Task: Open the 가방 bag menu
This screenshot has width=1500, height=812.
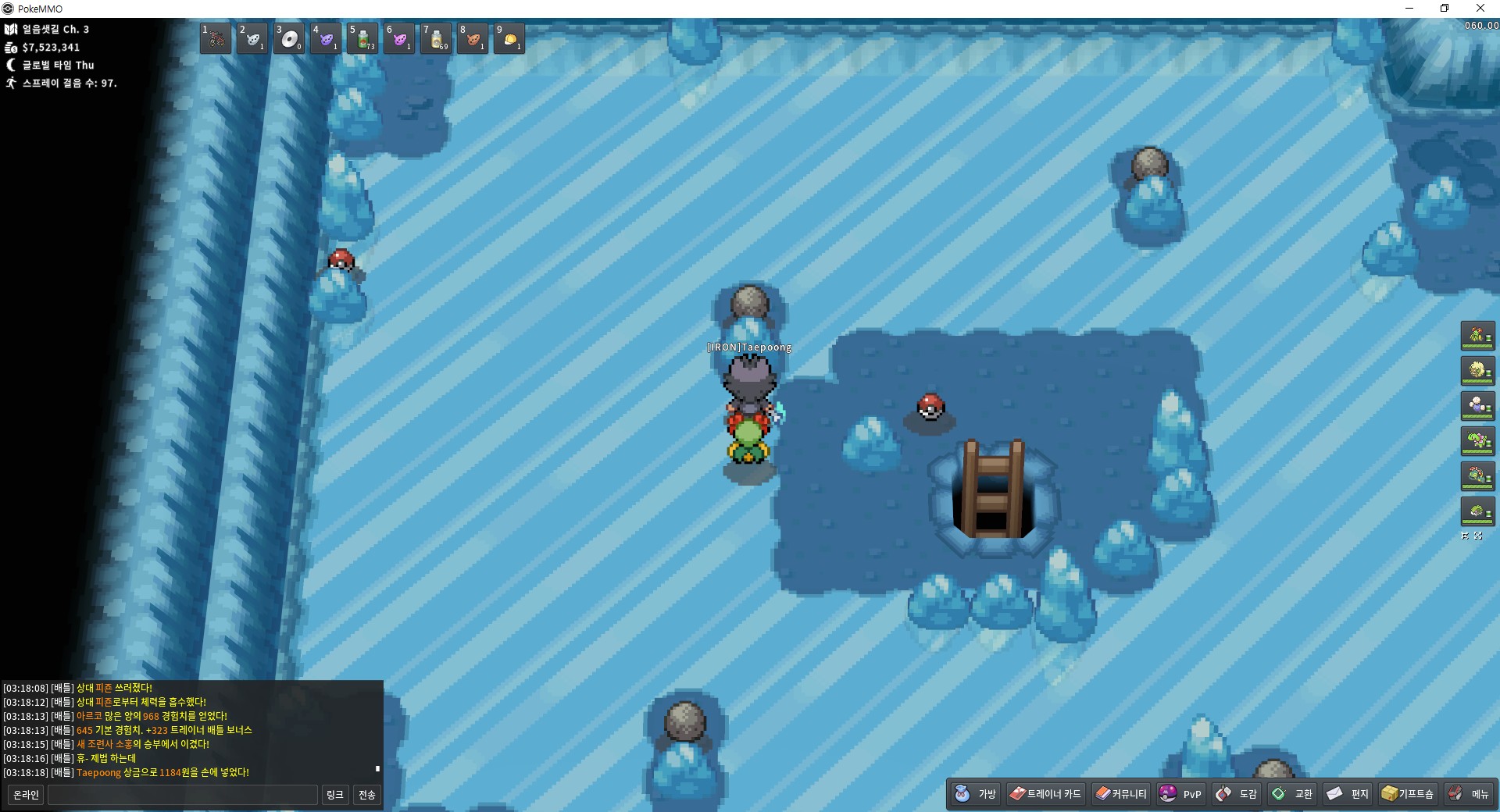Action: 976,794
